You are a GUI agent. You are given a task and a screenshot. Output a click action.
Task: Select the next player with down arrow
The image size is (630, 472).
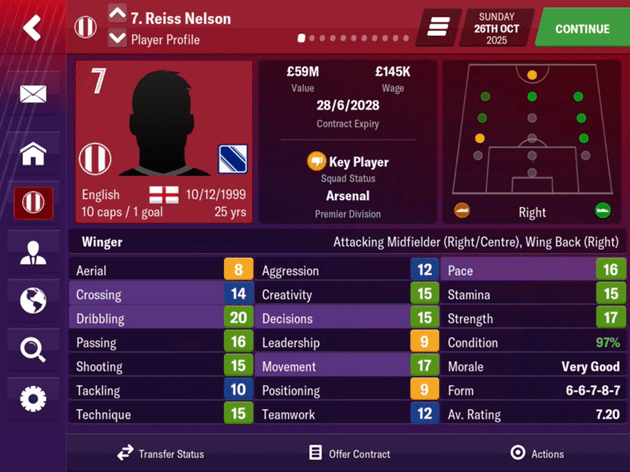[x=117, y=39]
